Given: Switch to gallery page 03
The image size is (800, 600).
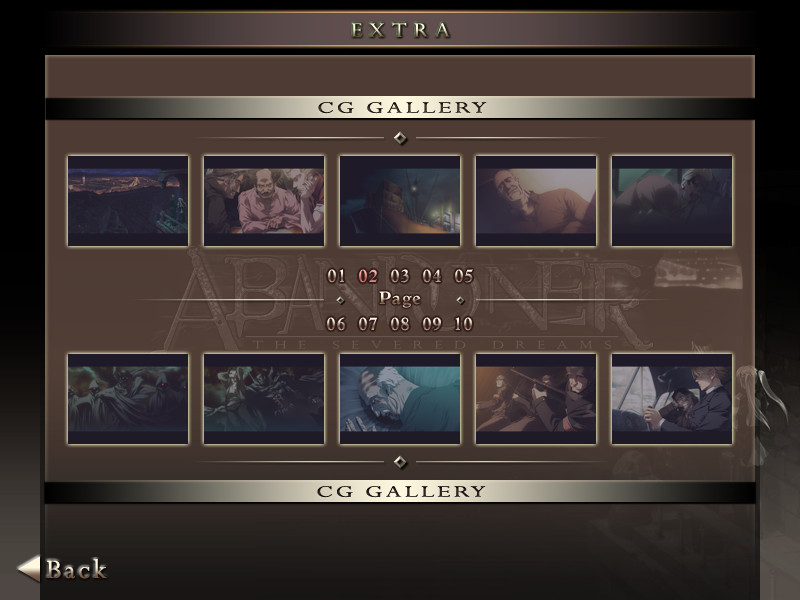Looking at the screenshot, I should click(x=400, y=276).
